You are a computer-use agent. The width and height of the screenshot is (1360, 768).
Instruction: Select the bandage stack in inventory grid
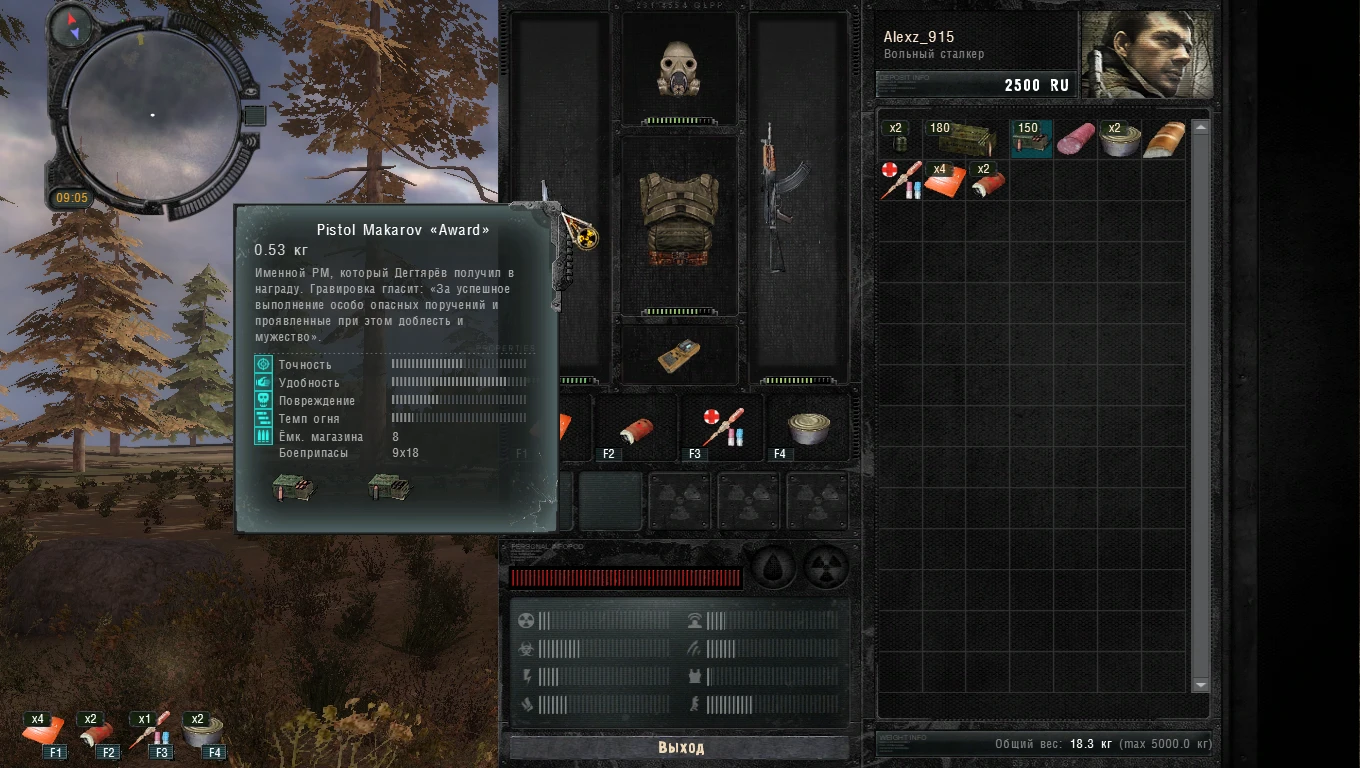point(986,182)
